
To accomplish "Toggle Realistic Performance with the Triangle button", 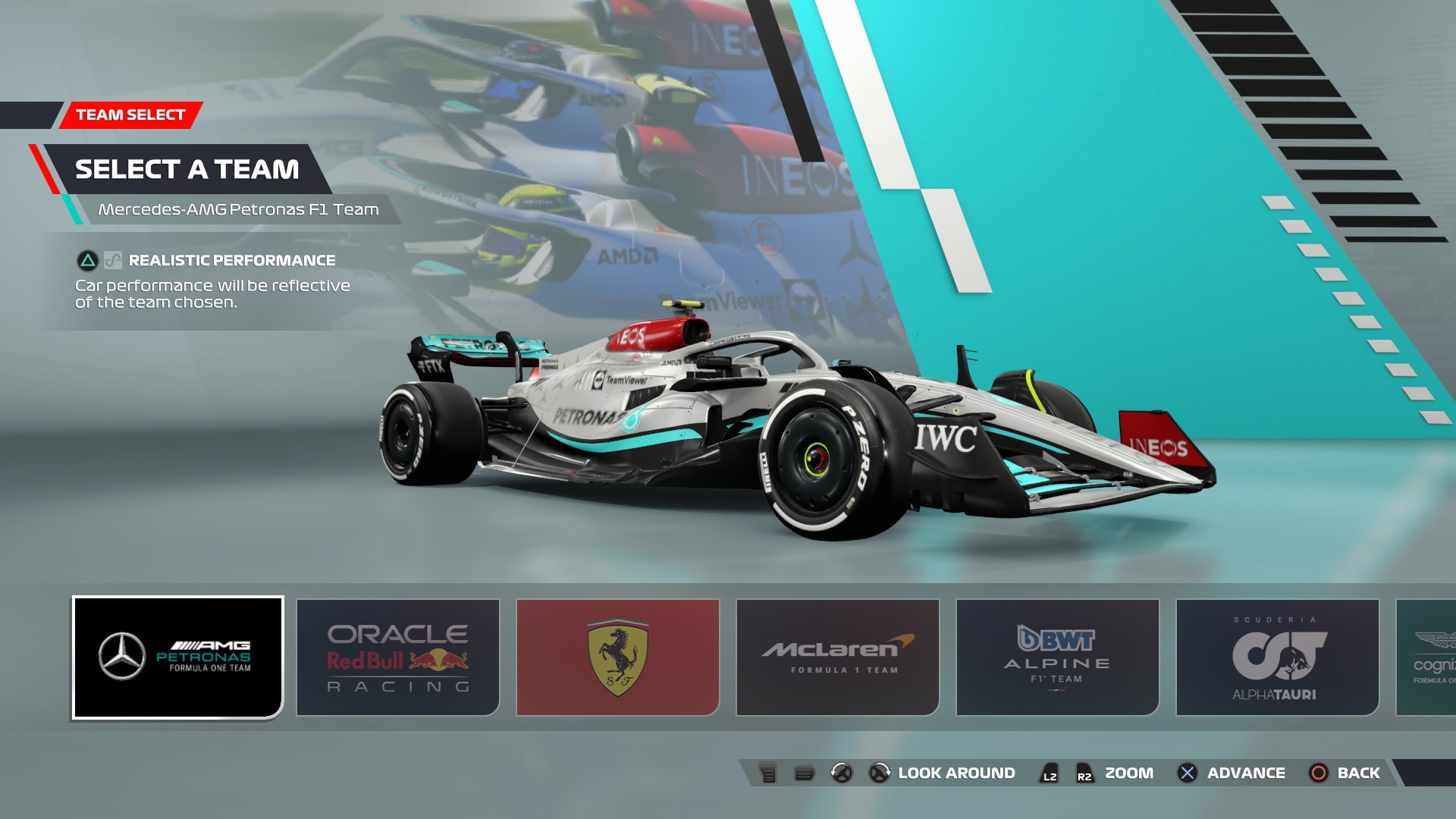I will pos(86,260).
